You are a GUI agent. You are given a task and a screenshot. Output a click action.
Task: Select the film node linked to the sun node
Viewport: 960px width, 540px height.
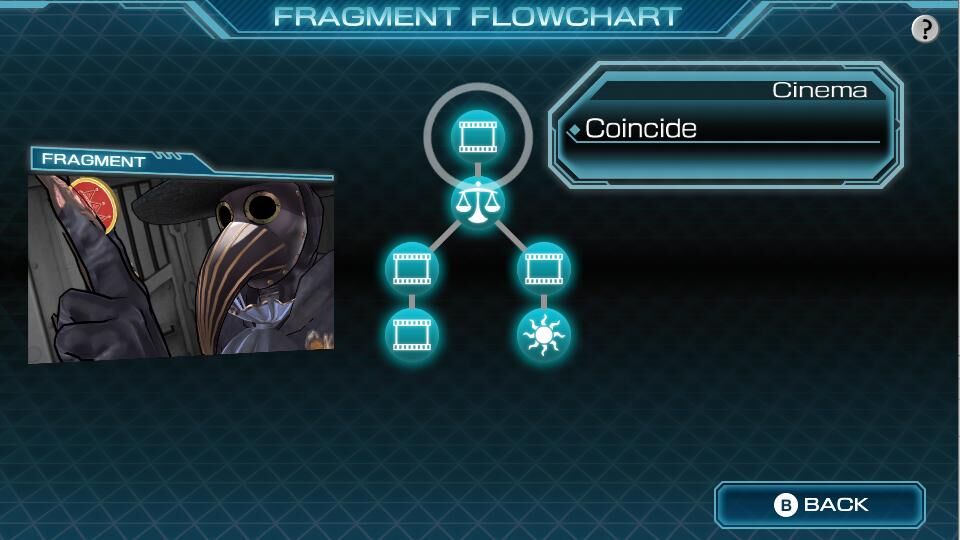coord(543,268)
